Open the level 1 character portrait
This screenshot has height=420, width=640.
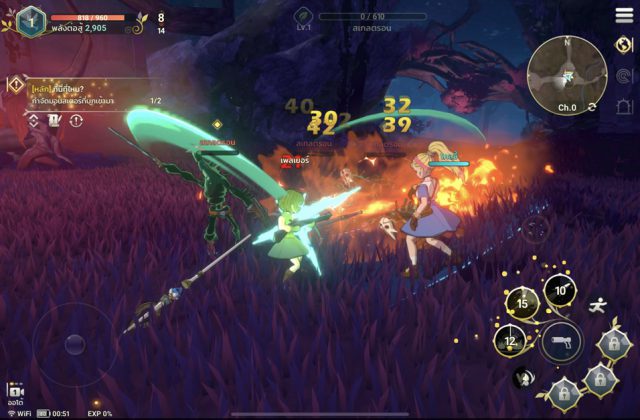[31, 20]
